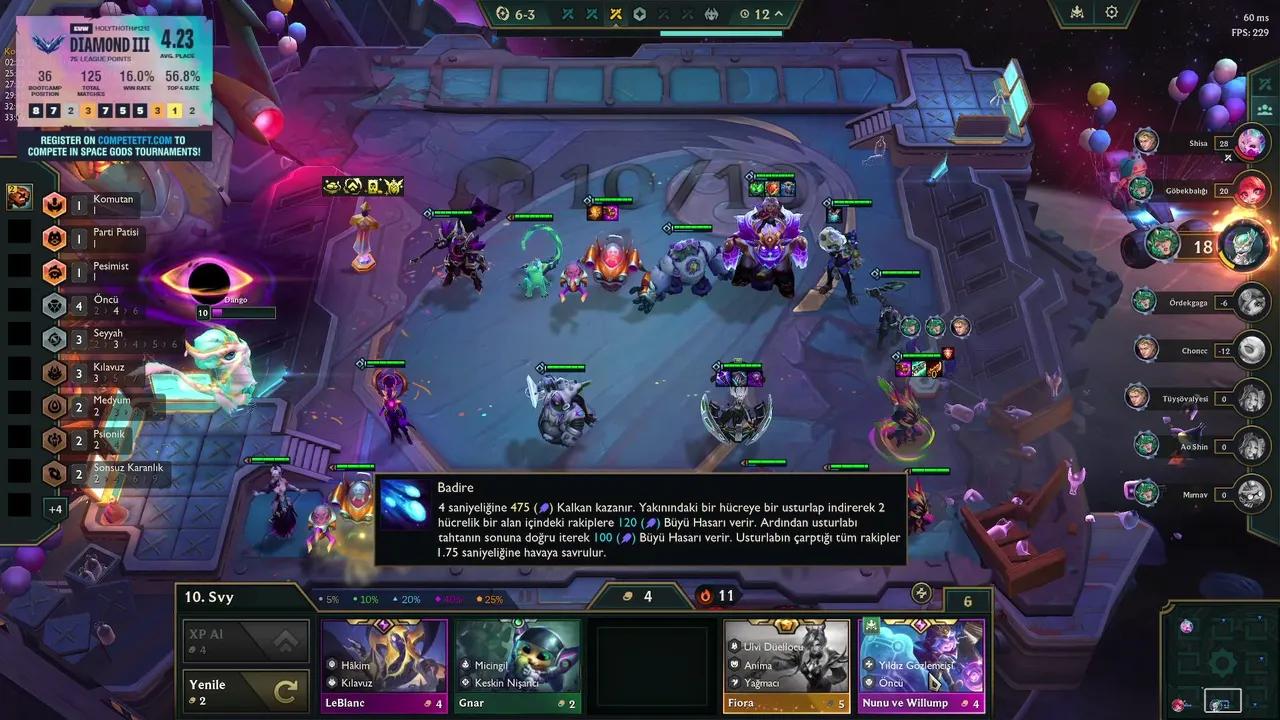Select the highlighted yellow round marker in stage tracker
The height and width of the screenshot is (720, 1280).
(617, 14)
